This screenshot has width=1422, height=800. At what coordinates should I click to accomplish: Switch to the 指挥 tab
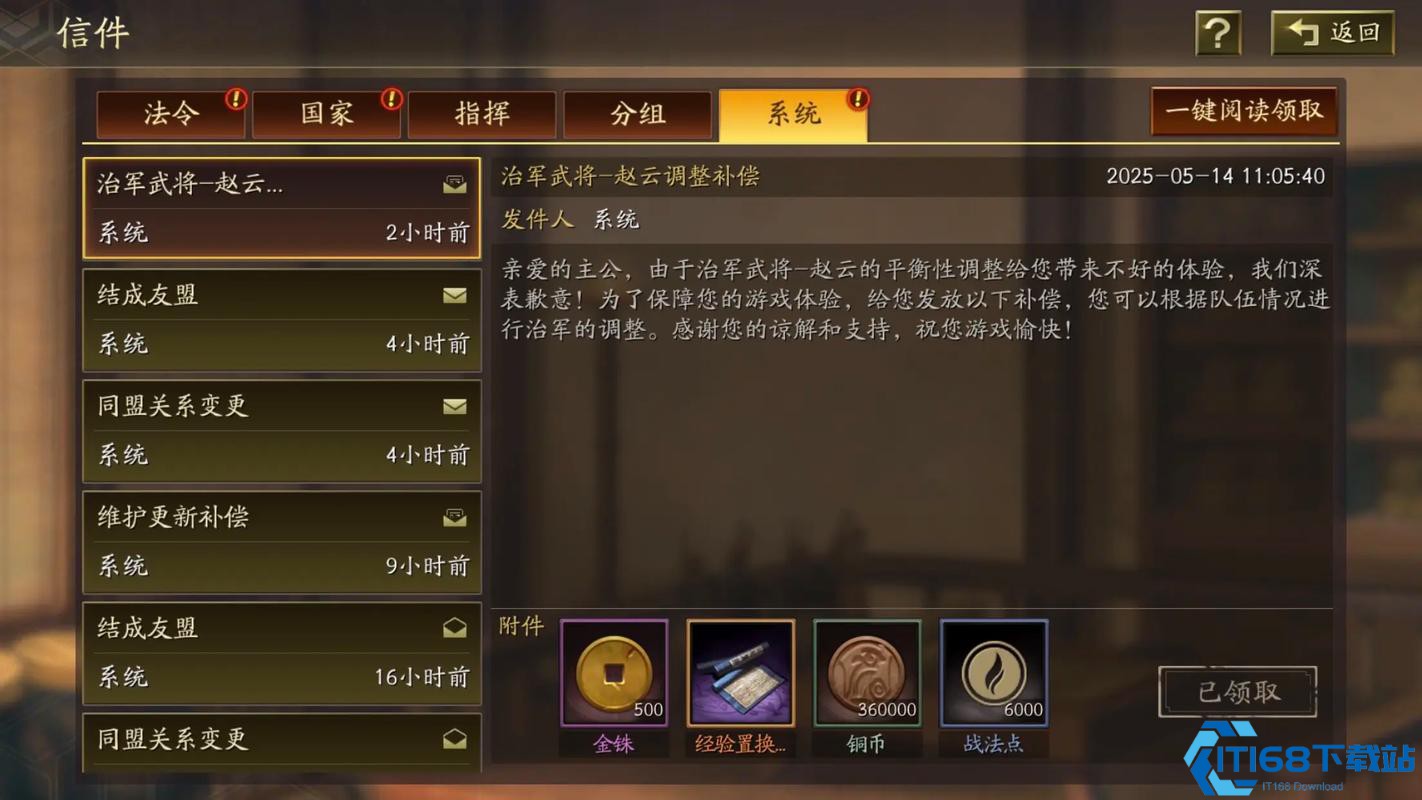point(484,114)
